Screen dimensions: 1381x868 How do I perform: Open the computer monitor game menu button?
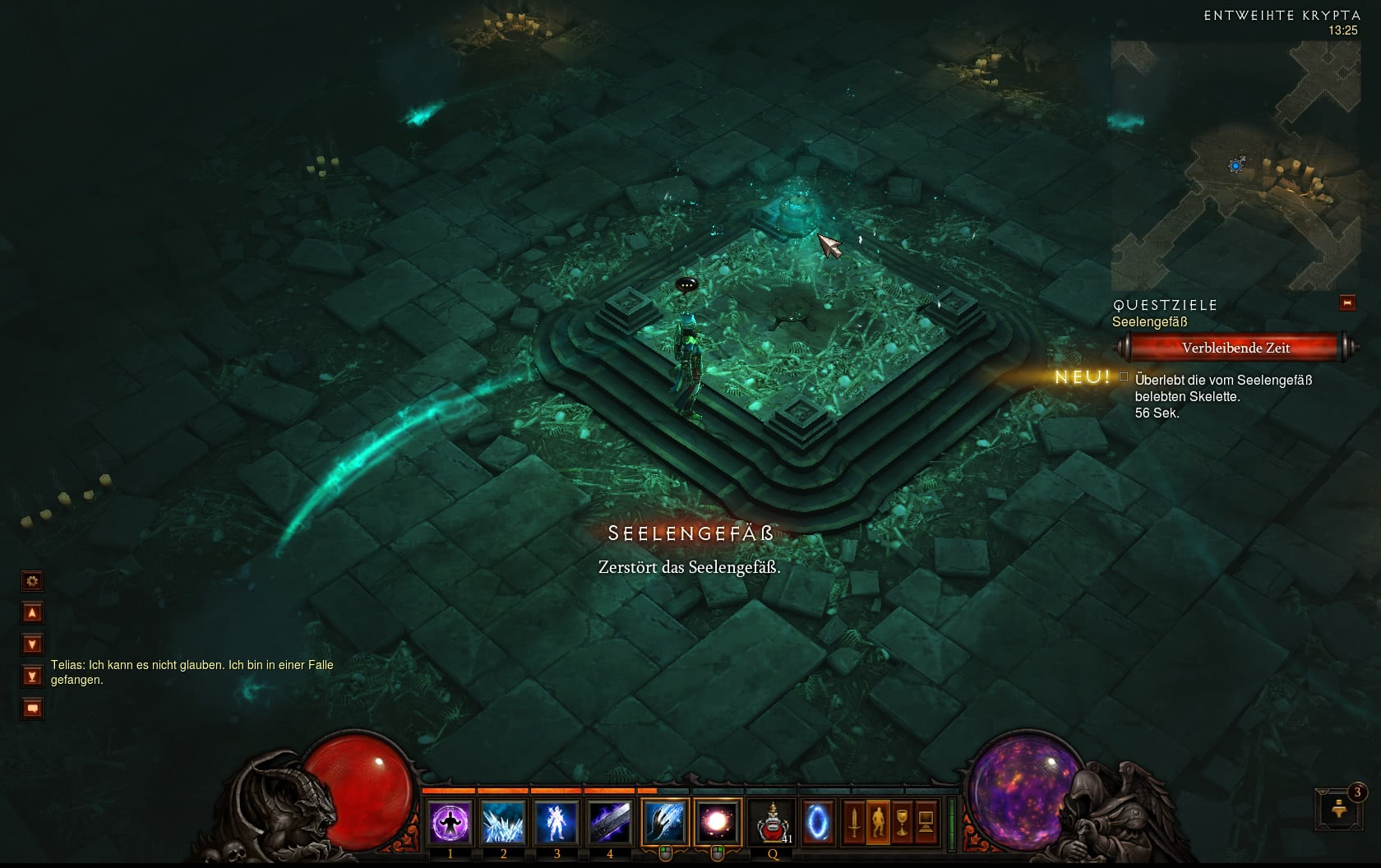pos(926,822)
